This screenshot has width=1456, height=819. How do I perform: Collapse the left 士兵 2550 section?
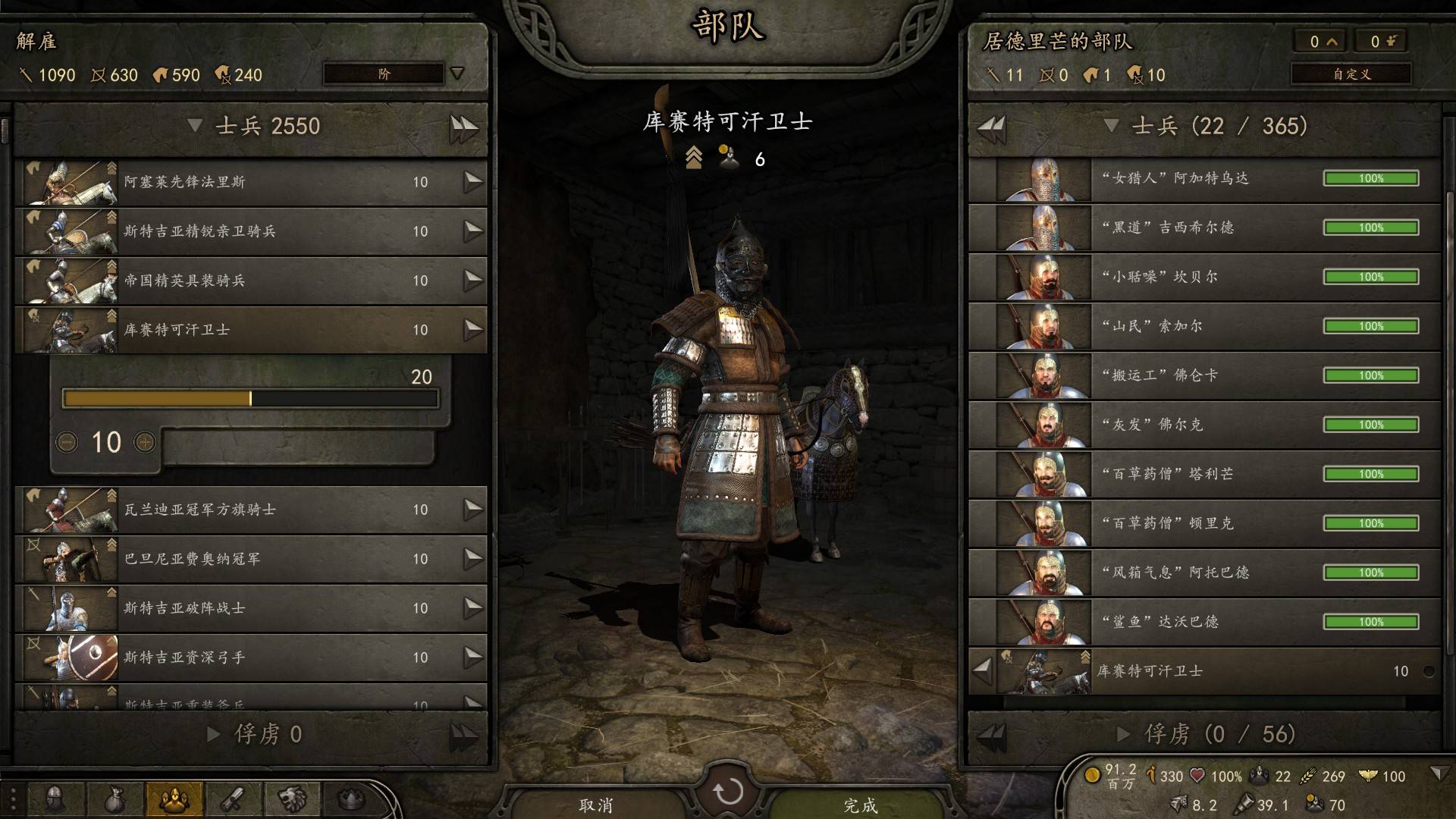(195, 125)
